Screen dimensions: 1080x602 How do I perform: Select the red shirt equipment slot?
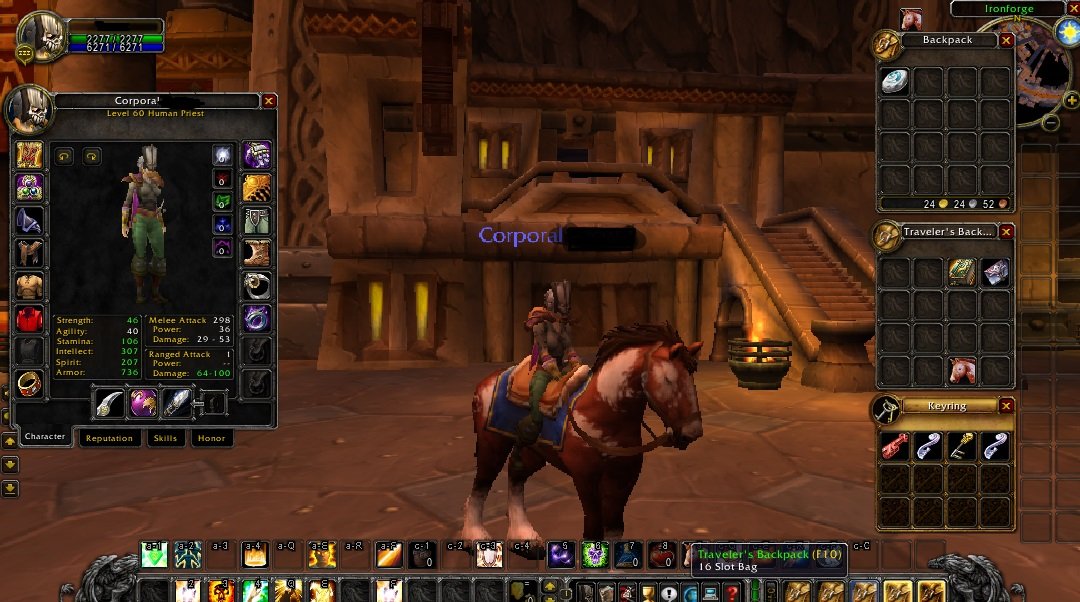(x=28, y=320)
